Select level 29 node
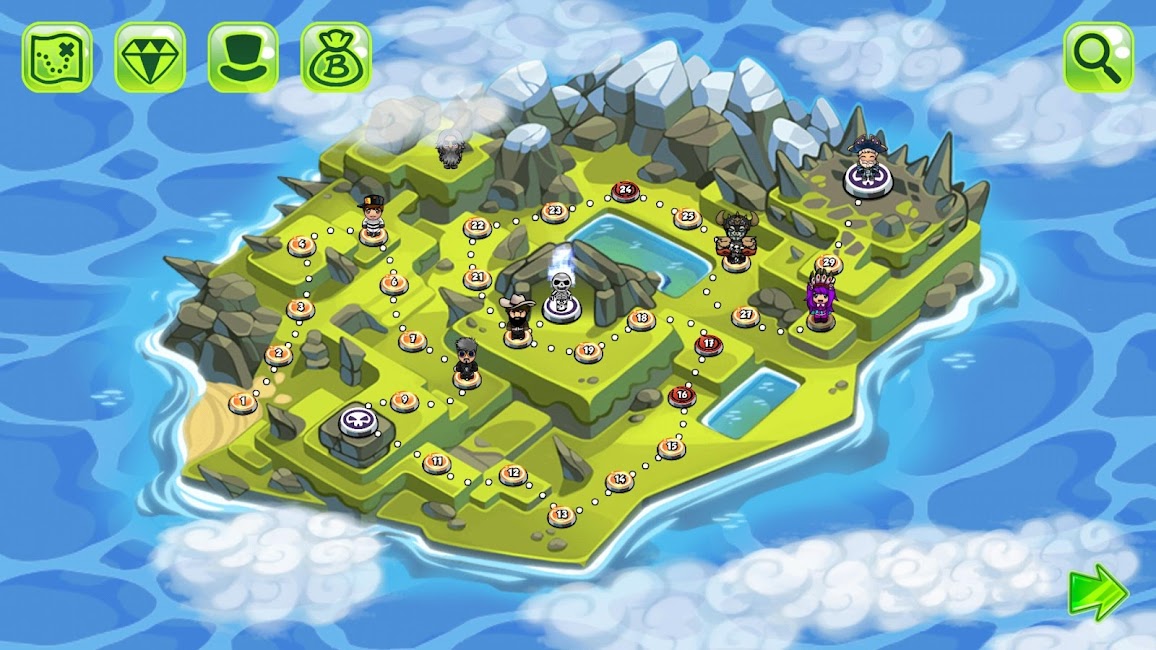 click(x=828, y=265)
